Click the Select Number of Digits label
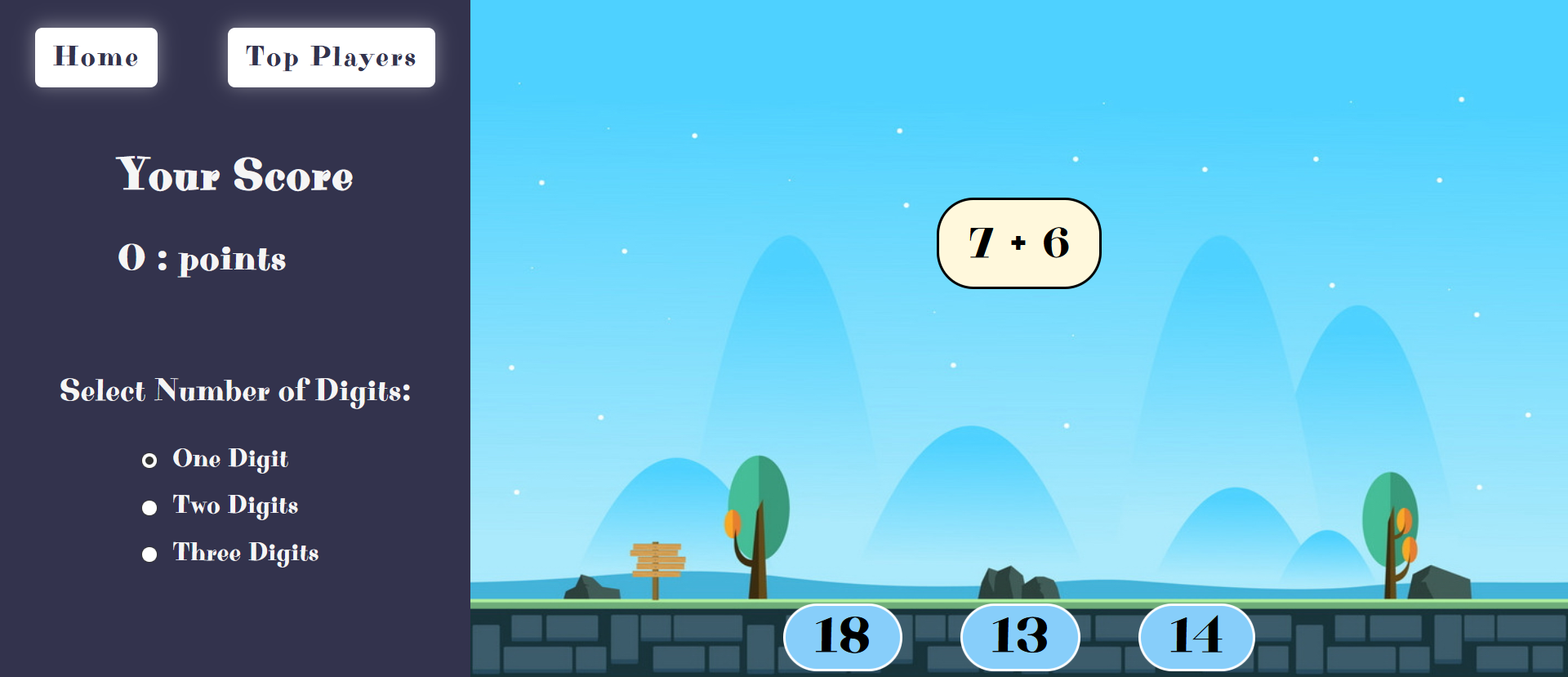 tap(236, 391)
